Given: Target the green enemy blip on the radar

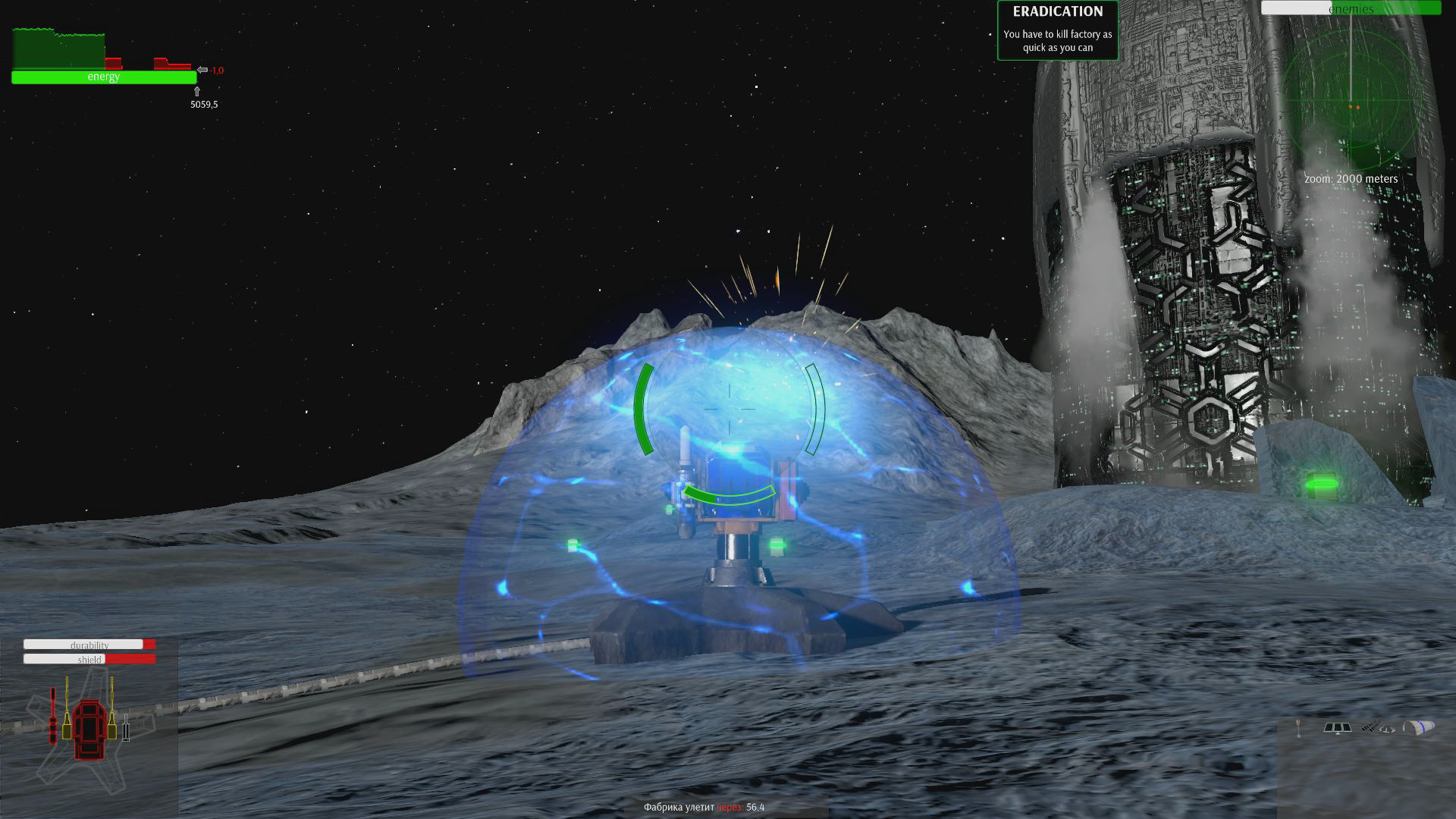Looking at the screenshot, I should click(1353, 108).
